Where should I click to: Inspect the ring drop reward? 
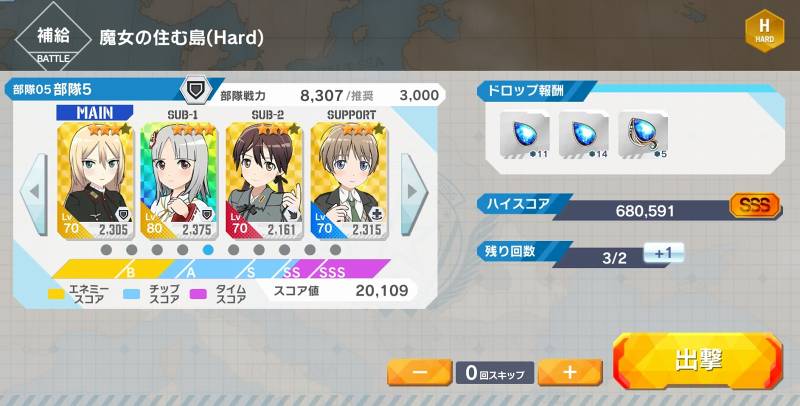(x=641, y=135)
